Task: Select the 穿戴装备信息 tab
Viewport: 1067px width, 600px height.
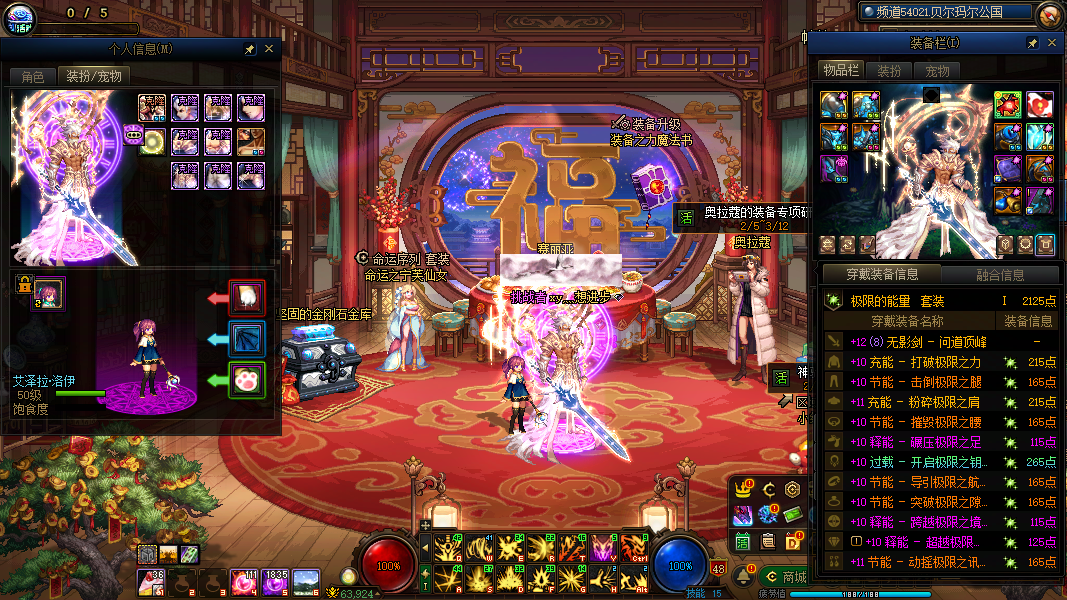Action: click(x=879, y=275)
